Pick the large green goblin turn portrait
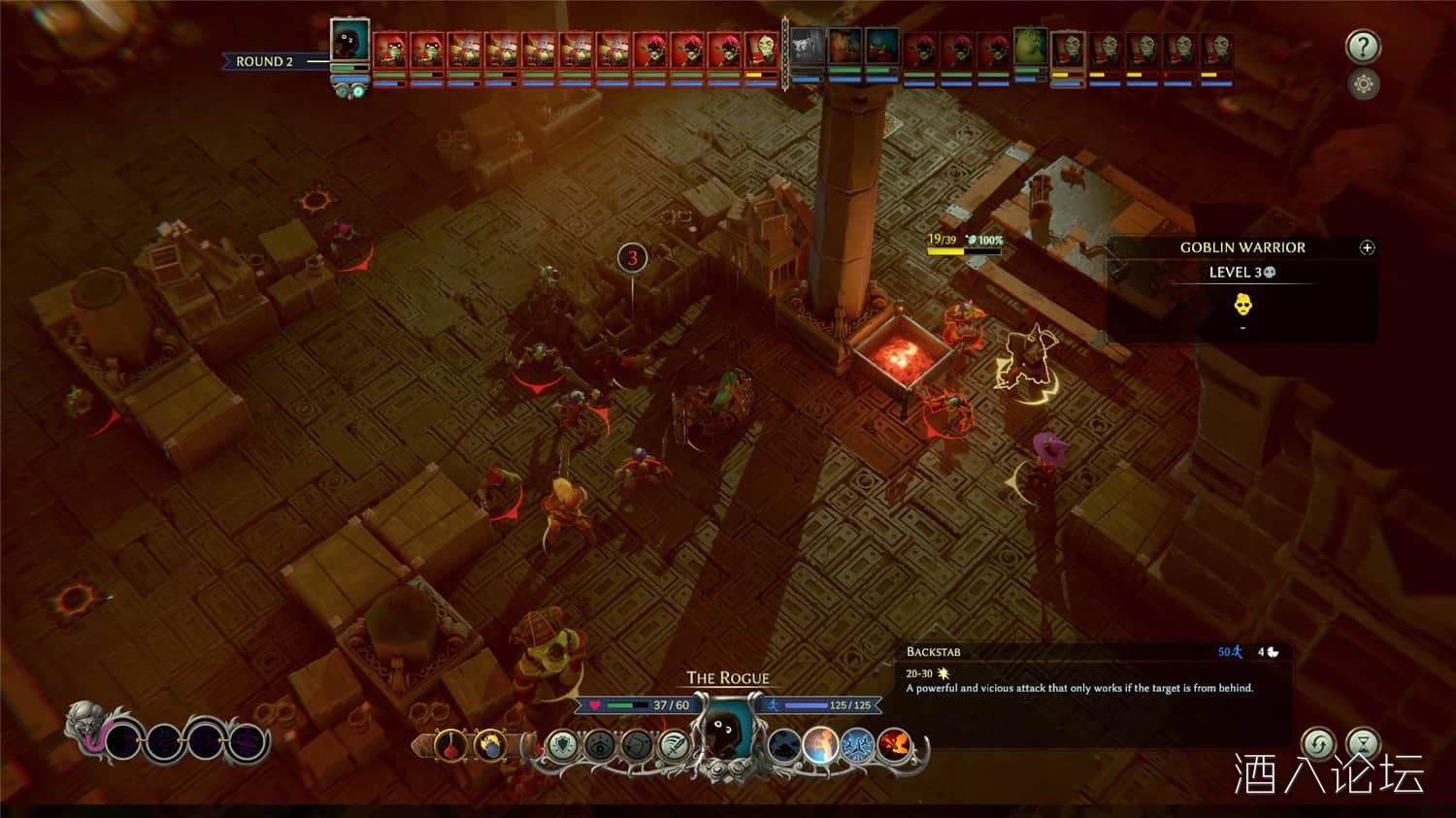The height and width of the screenshot is (818, 1456). 1031,46
